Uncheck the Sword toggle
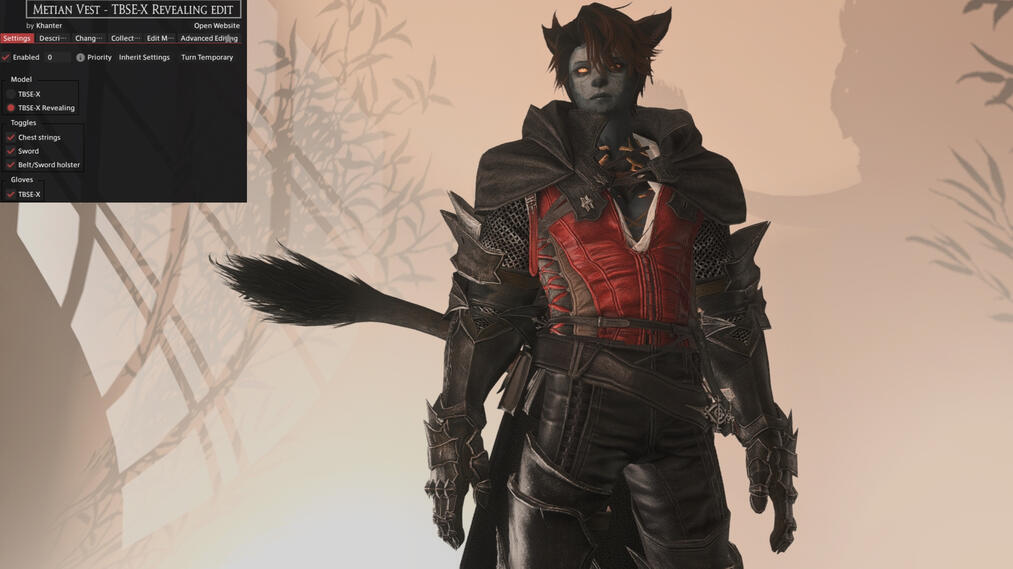The height and width of the screenshot is (569, 1013). point(11,151)
